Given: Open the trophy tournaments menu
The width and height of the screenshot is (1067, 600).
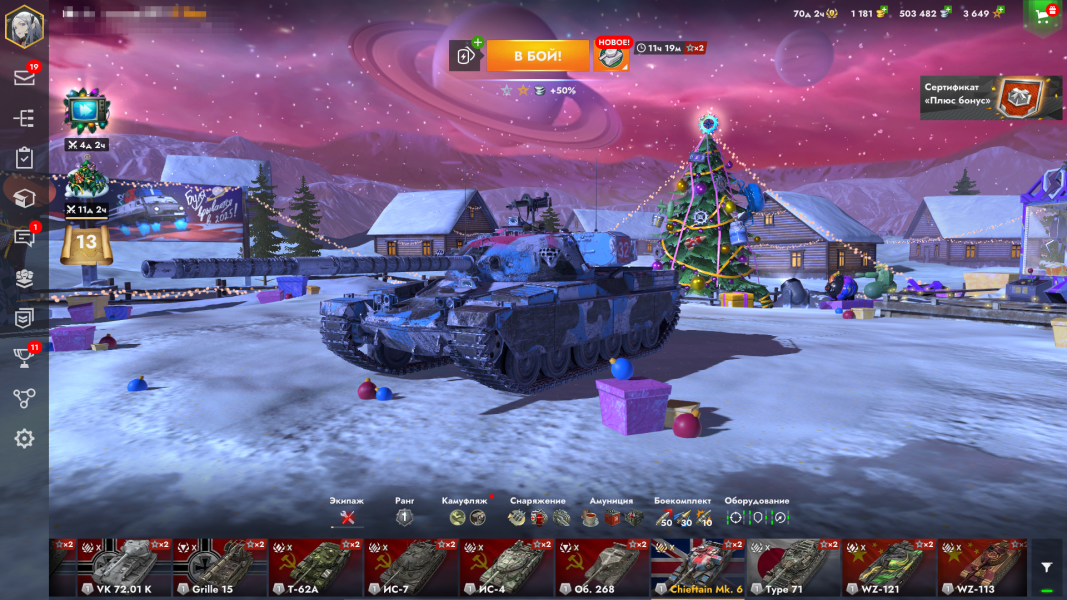Looking at the screenshot, I should click(24, 358).
